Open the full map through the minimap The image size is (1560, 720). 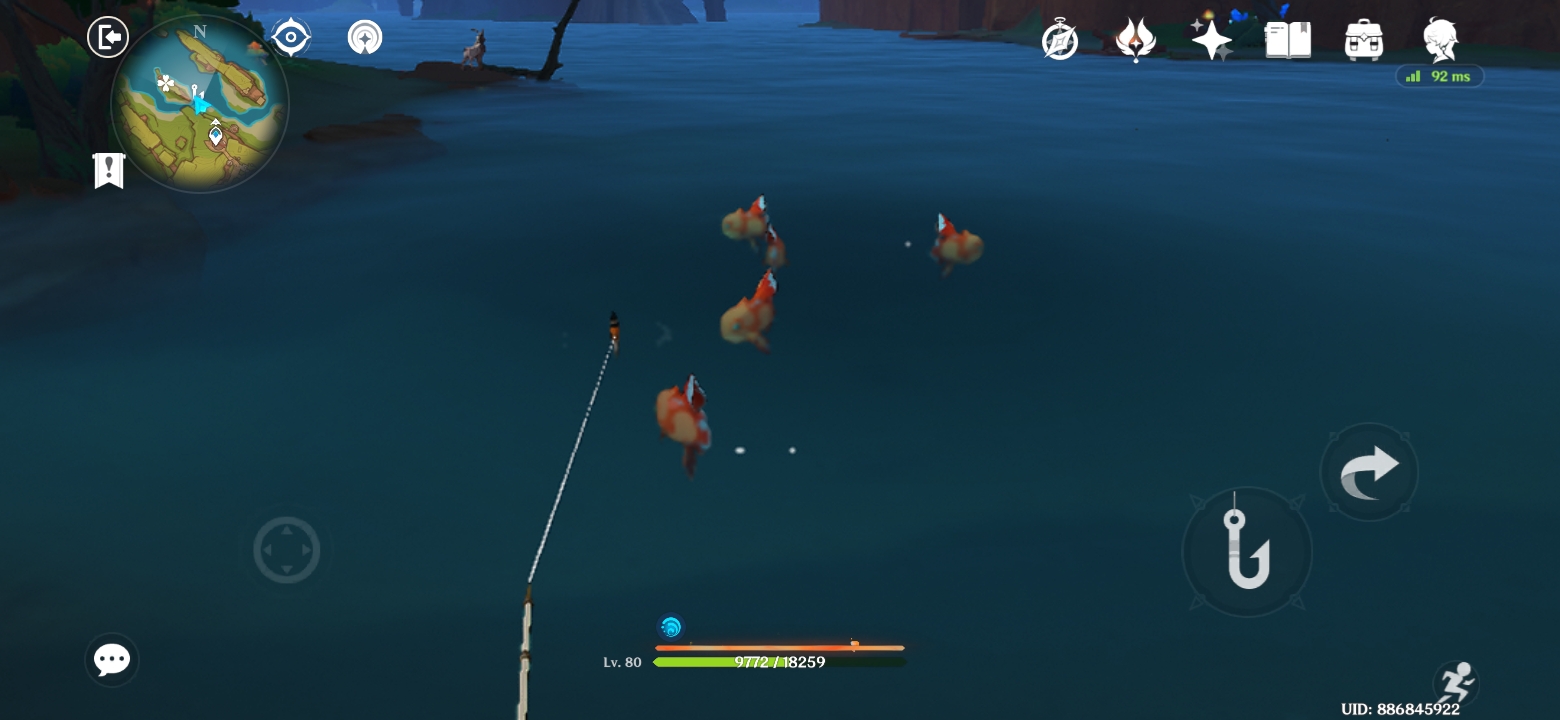coord(200,105)
